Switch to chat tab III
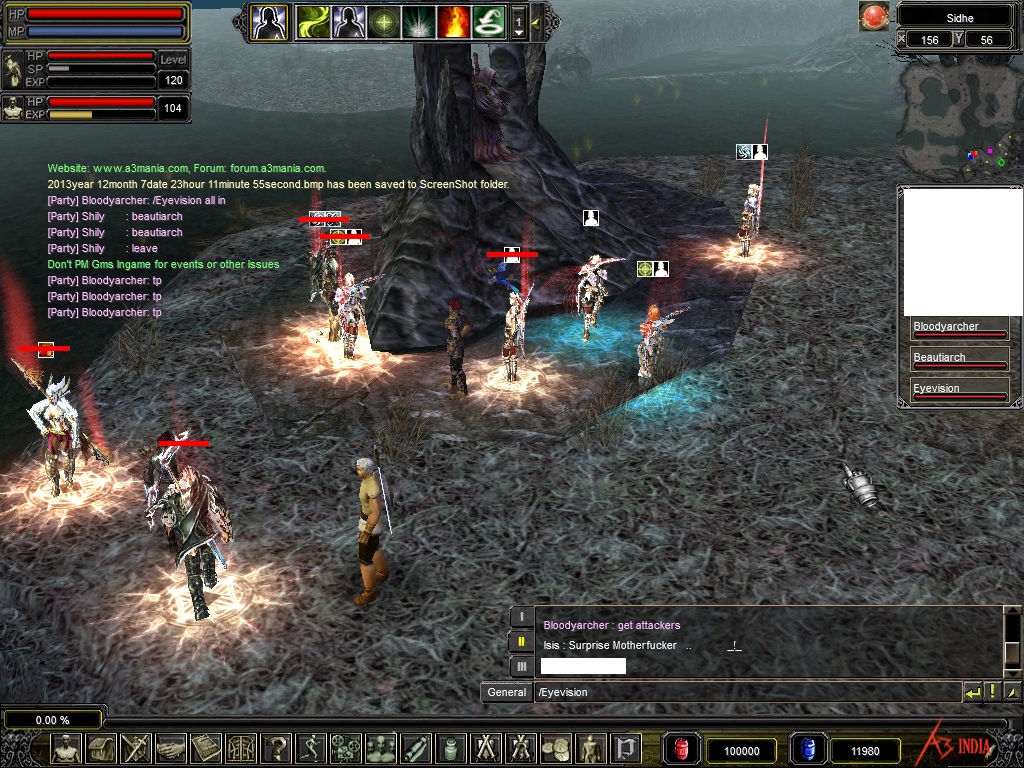The width and height of the screenshot is (1024, 768). (521, 666)
